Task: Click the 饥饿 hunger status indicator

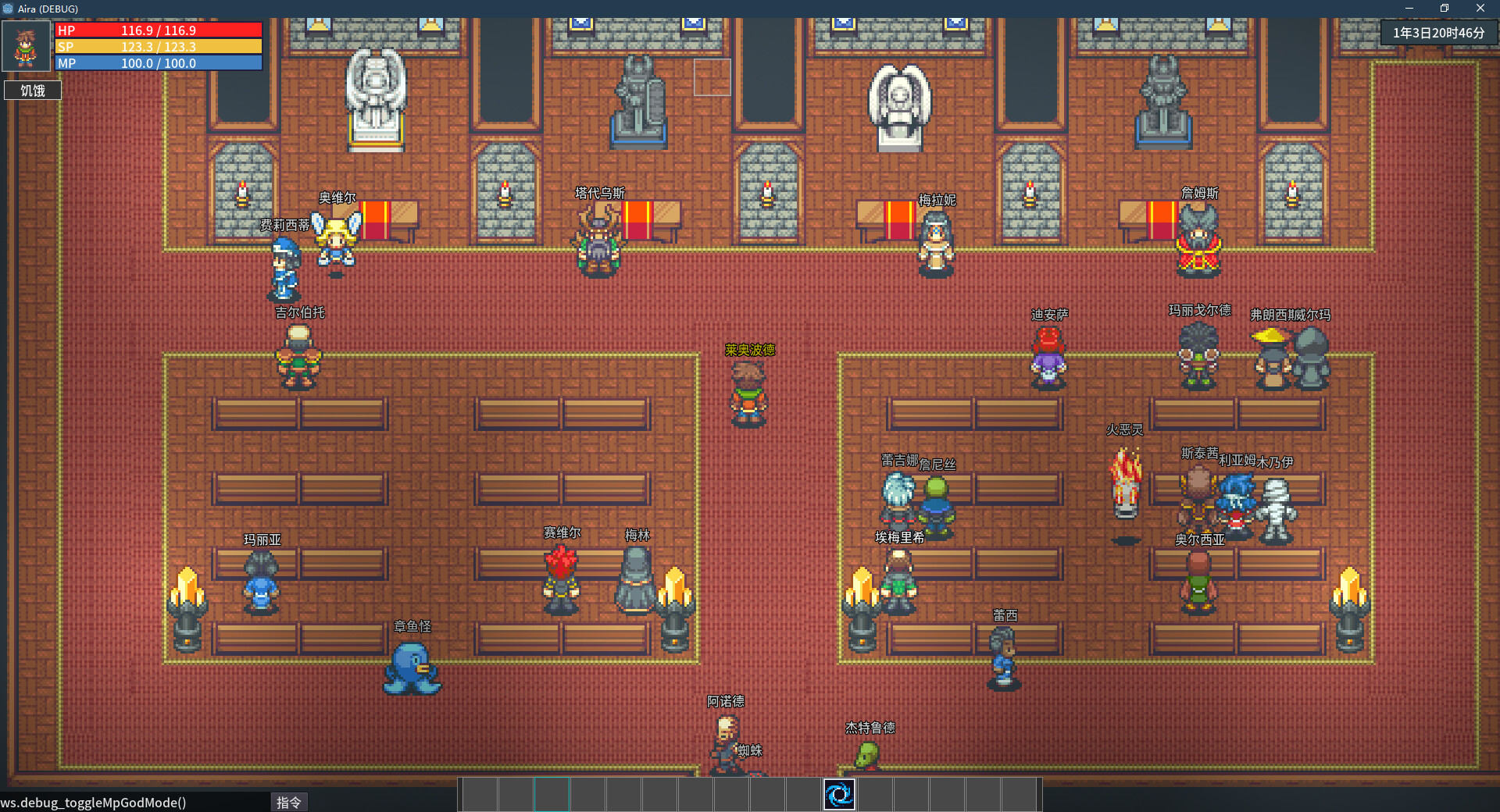Action: (32, 90)
